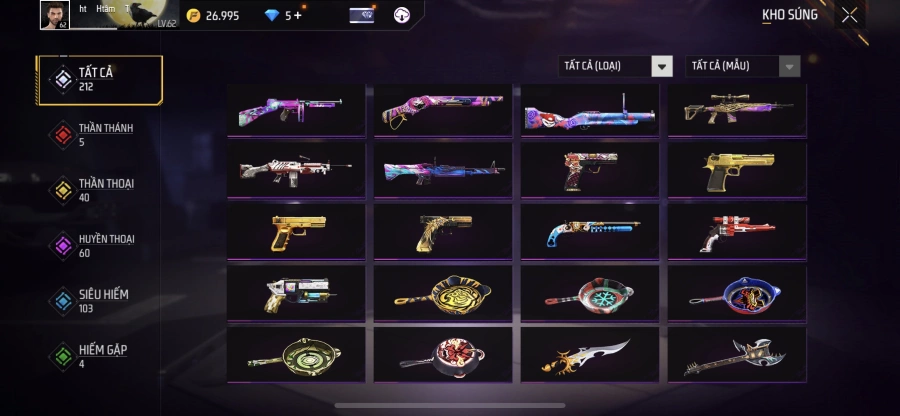Select the Tất Cả category tab
Viewport: 900px width, 416px height.
point(99,79)
